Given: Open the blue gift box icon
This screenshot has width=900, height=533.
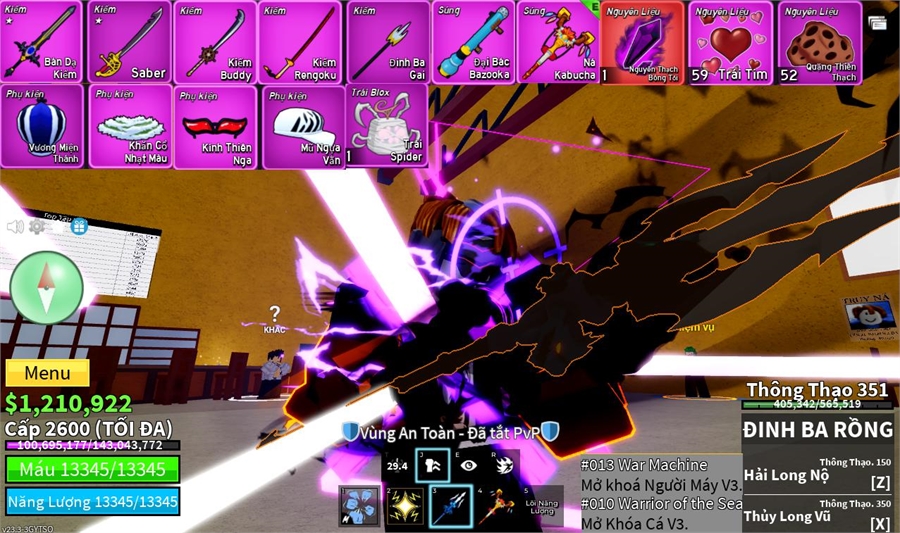Looking at the screenshot, I should 79,226.
